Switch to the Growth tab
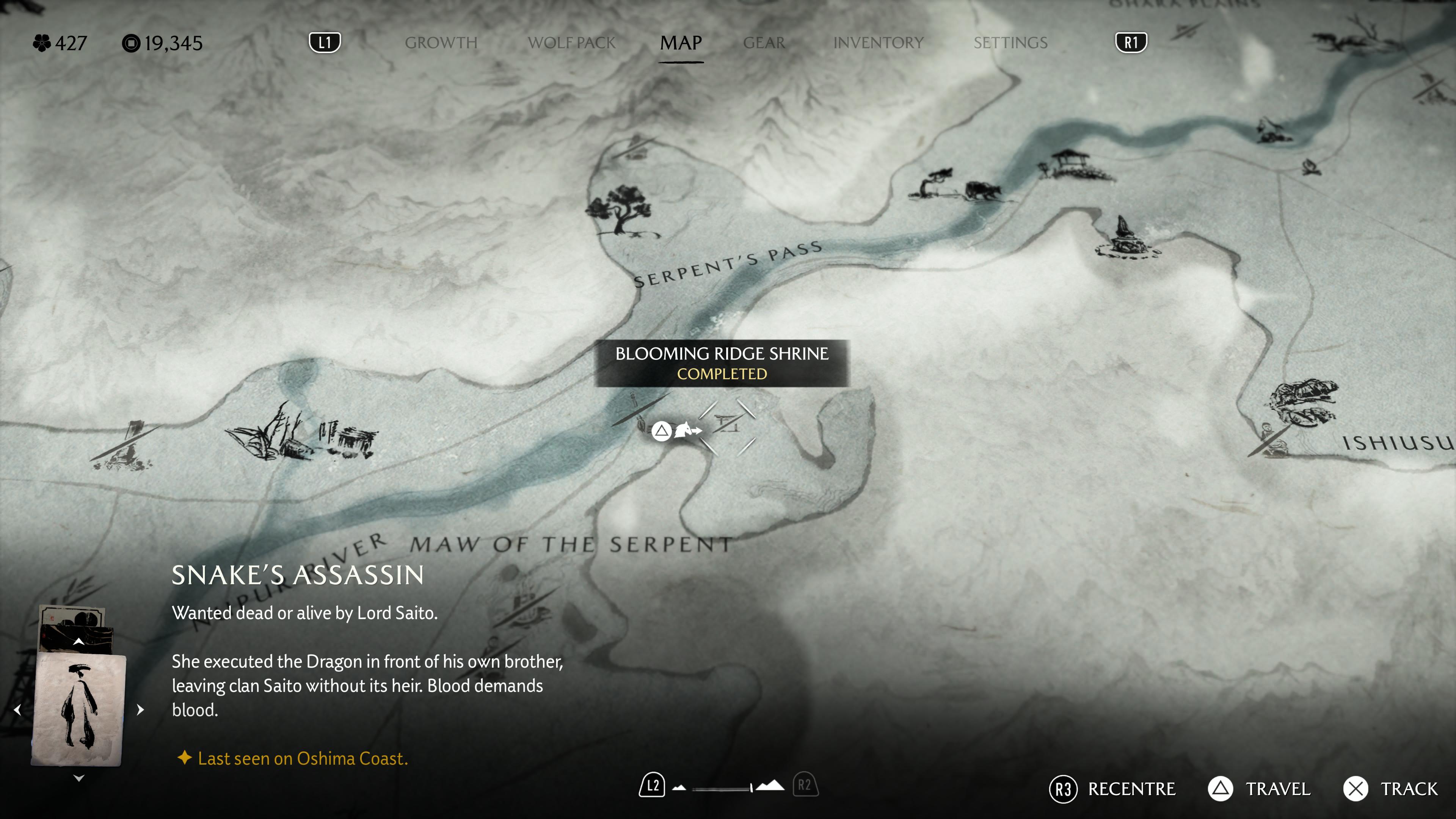Image resolution: width=1456 pixels, height=819 pixels. click(441, 43)
